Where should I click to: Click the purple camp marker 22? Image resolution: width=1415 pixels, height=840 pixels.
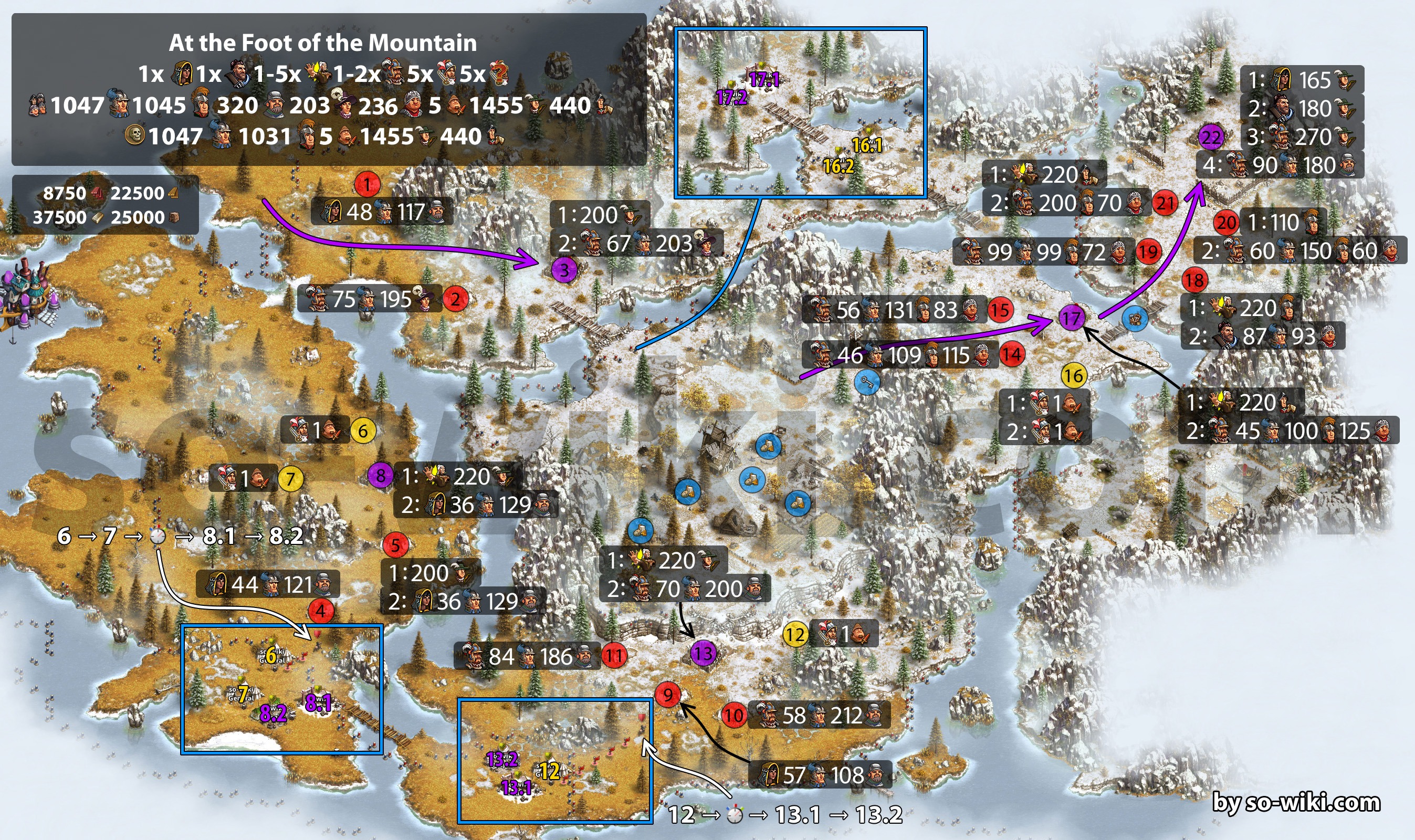pyautogui.click(x=1211, y=137)
